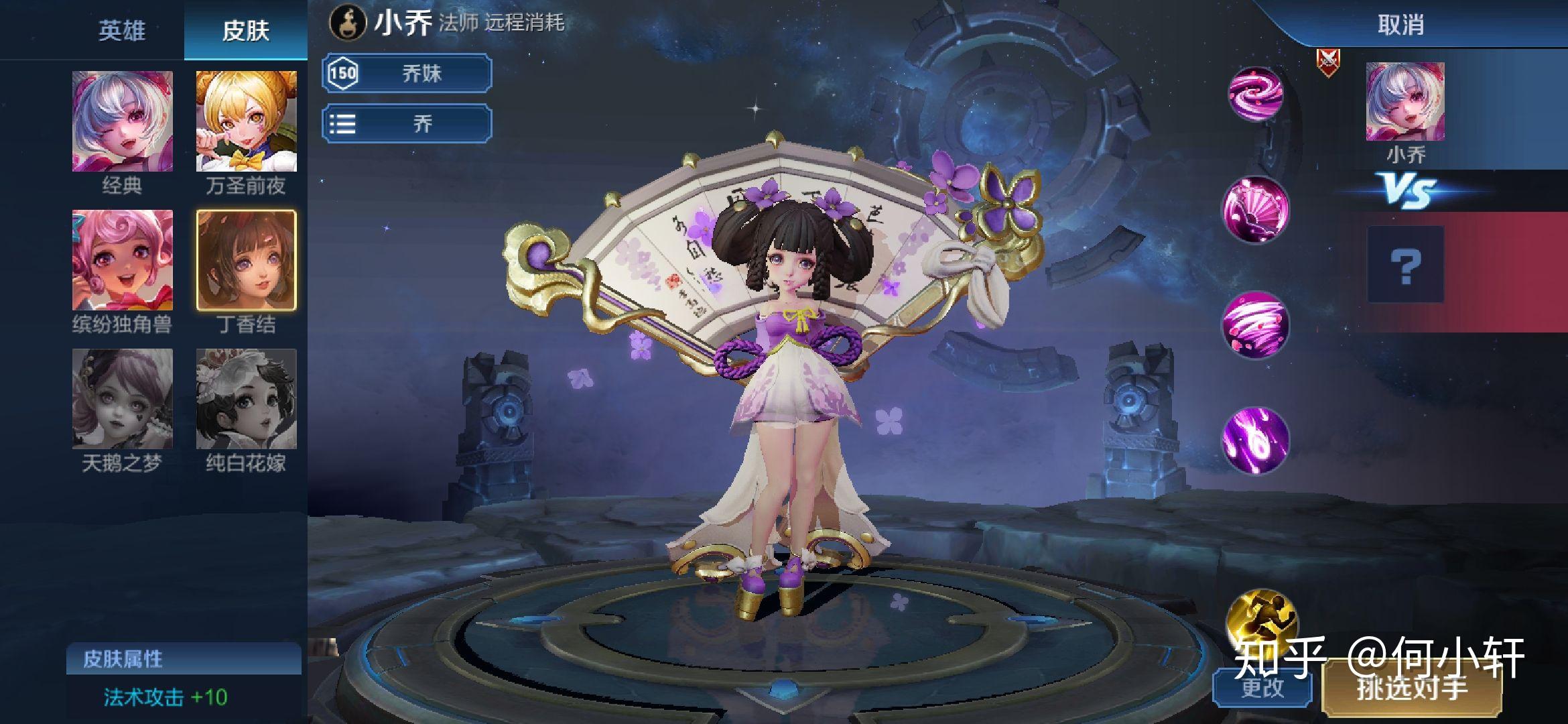The image size is (1568, 724).
Task: Open the question mark opponent slot
Action: point(1405,265)
